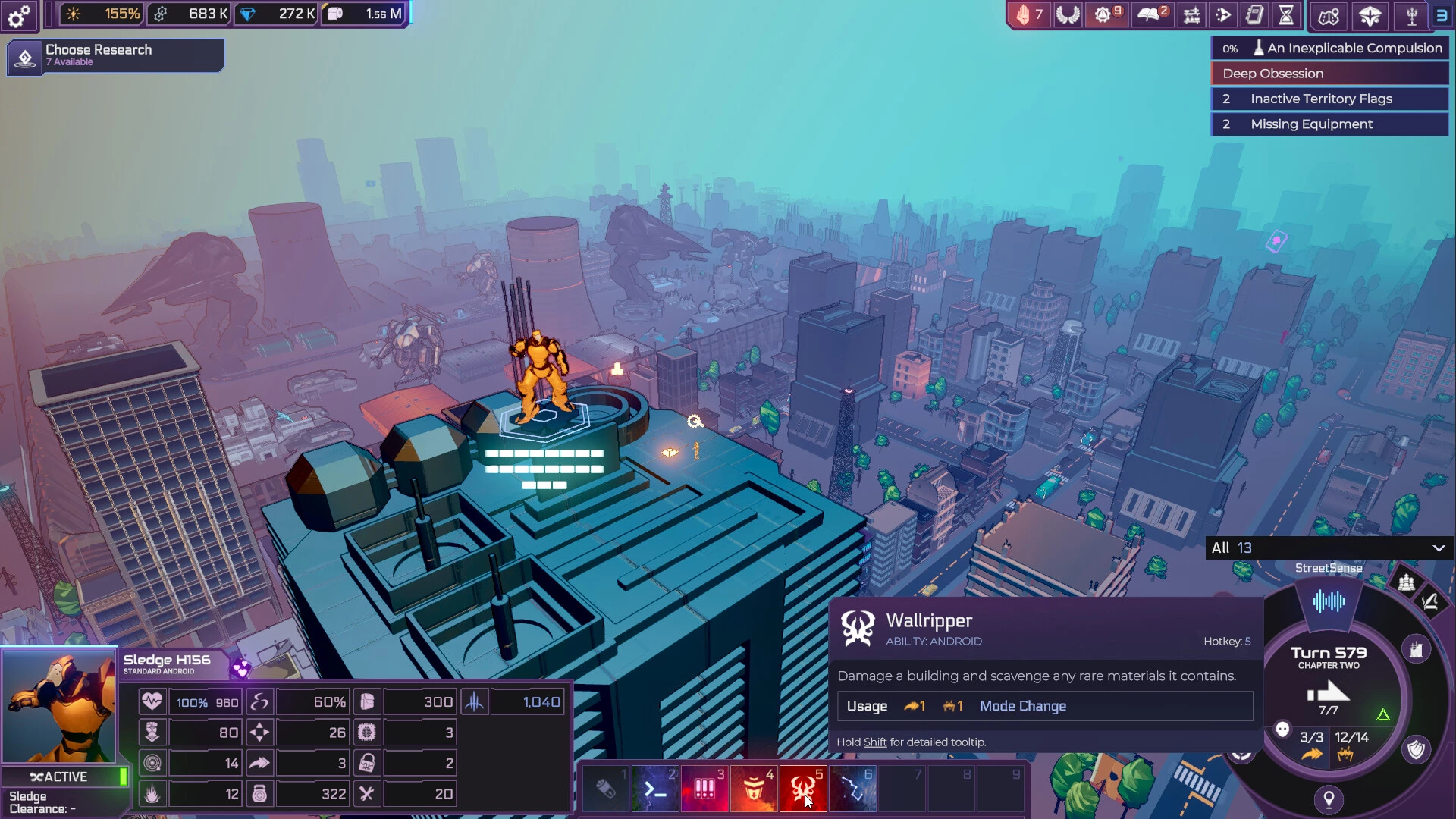Select the Wallripper ability in slot 5
Image resolution: width=1456 pixels, height=819 pixels.
pos(802,789)
